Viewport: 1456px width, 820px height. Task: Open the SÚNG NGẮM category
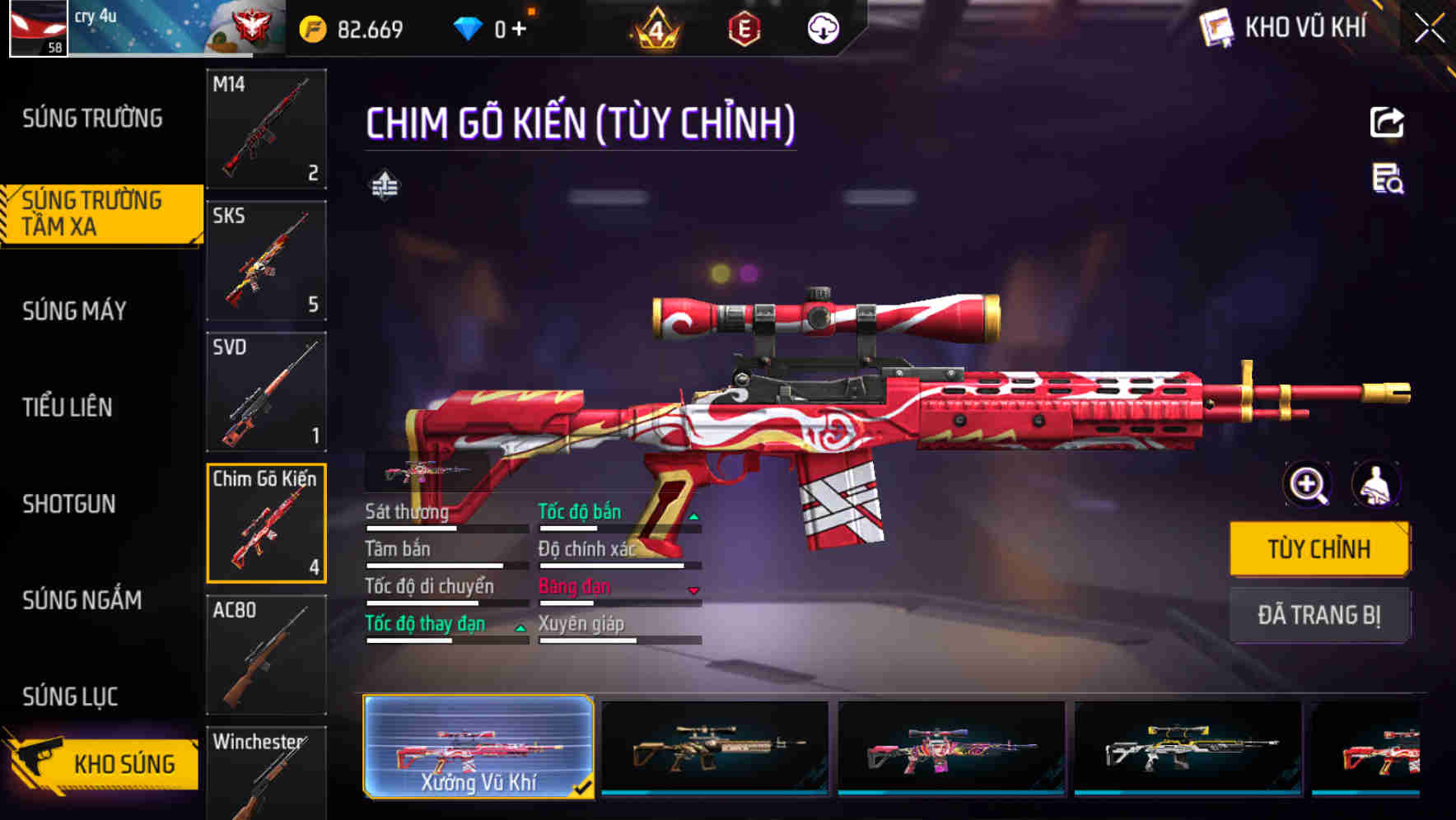tap(82, 601)
